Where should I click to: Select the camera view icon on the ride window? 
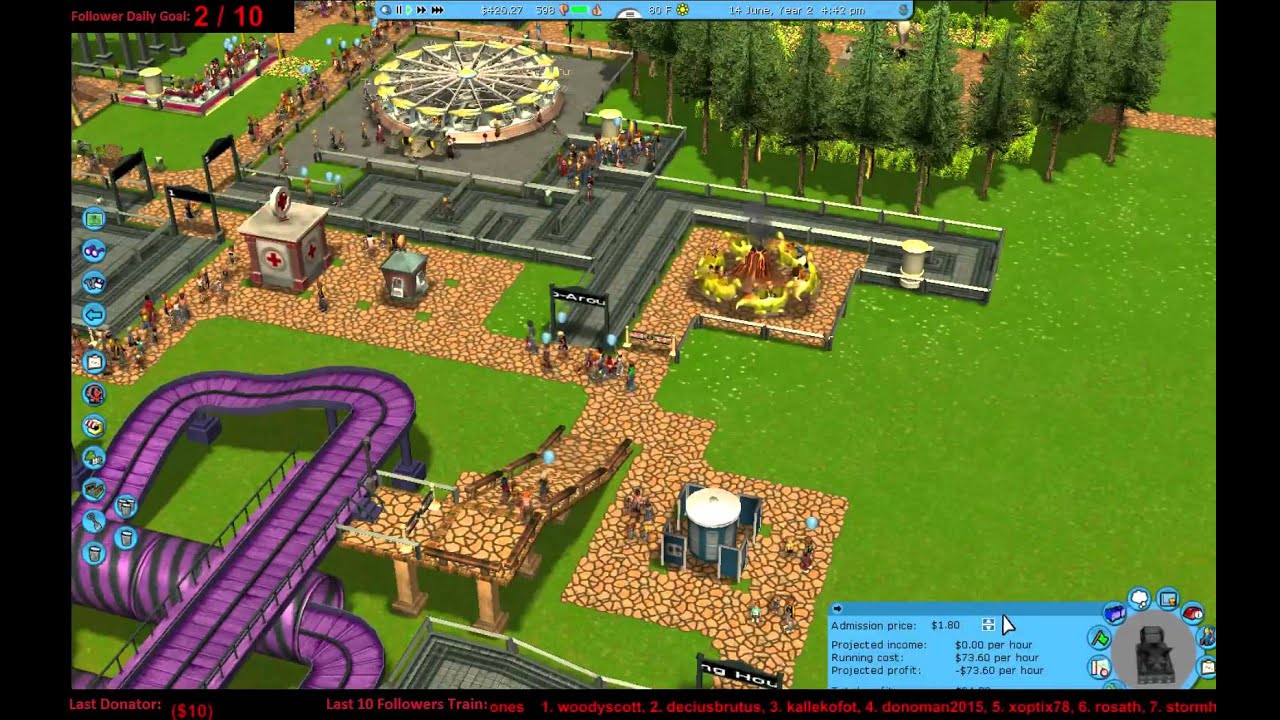[1168, 600]
